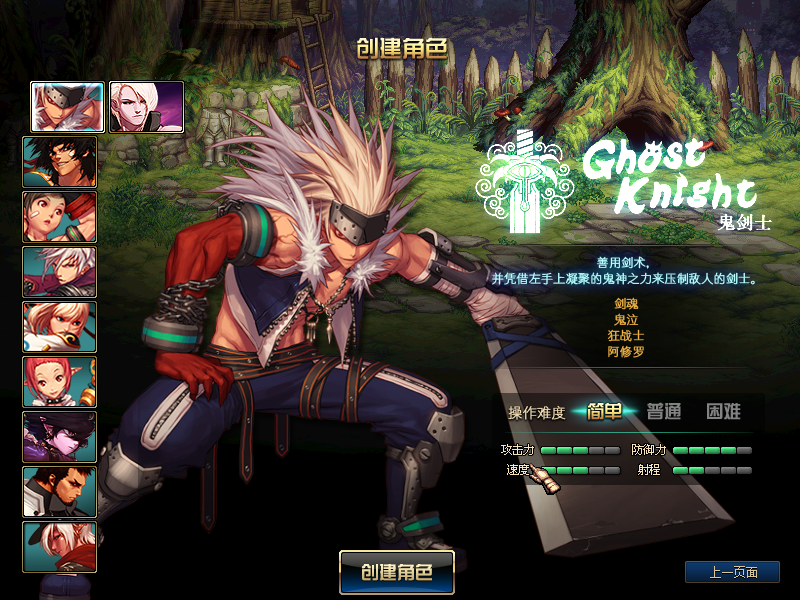Select the 简单 difficulty tab
The height and width of the screenshot is (600, 800).
(605, 411)
